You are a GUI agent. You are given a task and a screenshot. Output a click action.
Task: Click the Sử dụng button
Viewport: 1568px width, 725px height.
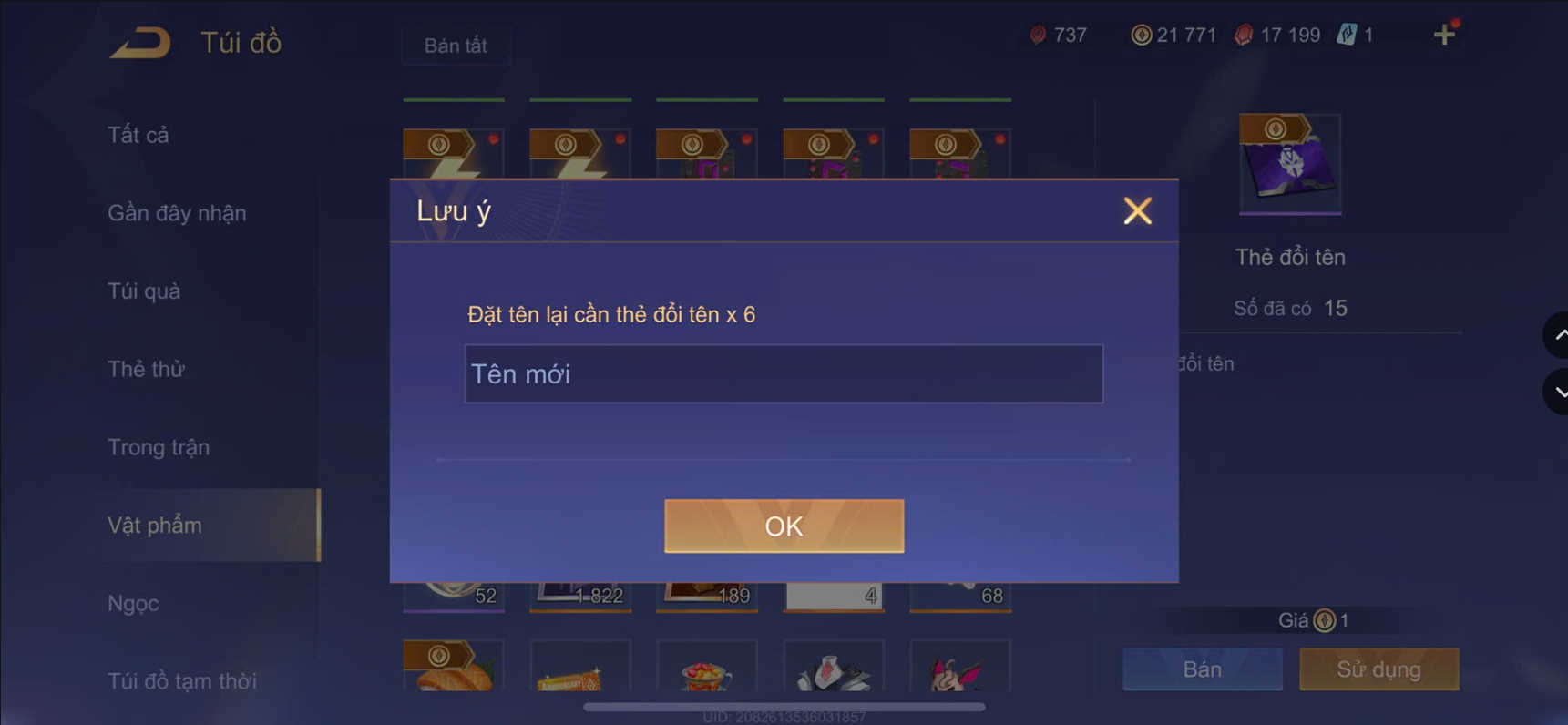tap(1378, 669)
